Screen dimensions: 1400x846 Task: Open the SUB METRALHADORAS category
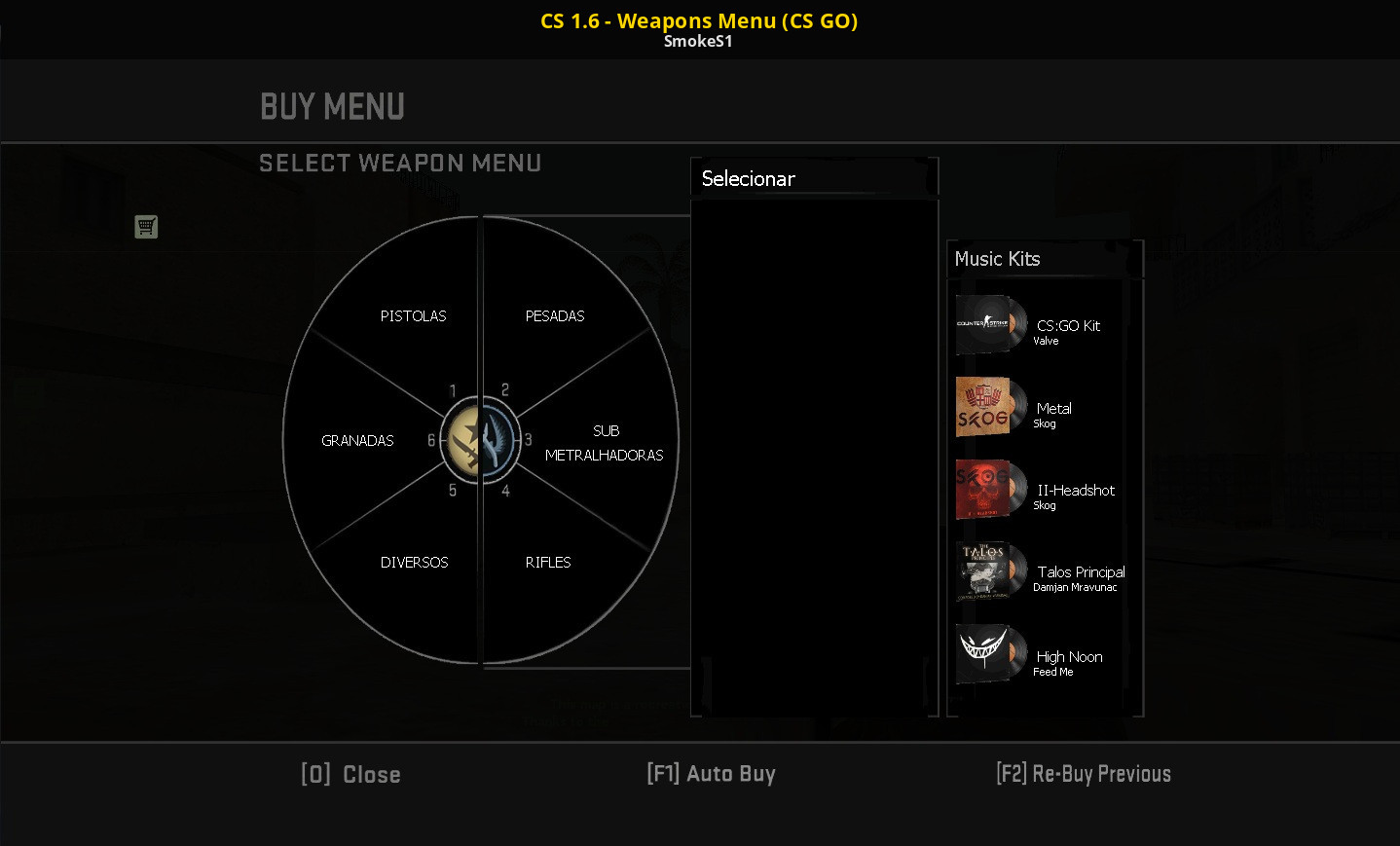605,443
